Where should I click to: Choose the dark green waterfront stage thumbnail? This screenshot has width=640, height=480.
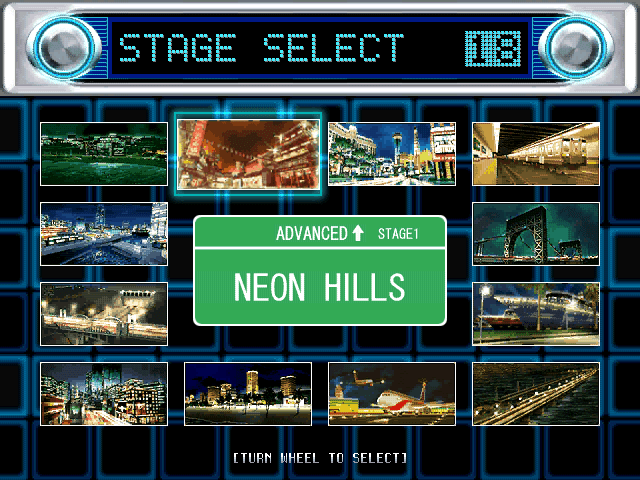coord(104,154)
